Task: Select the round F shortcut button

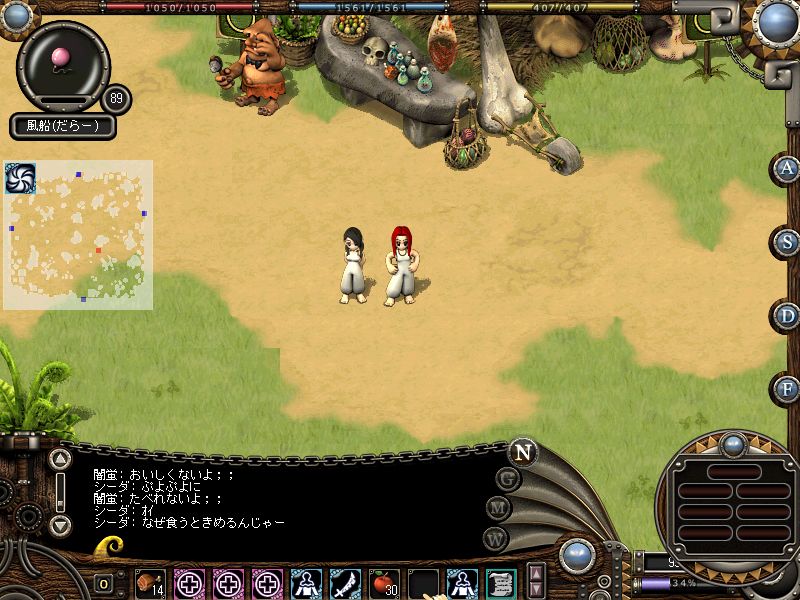Action: pyautogui.click(x=787, y=388)
